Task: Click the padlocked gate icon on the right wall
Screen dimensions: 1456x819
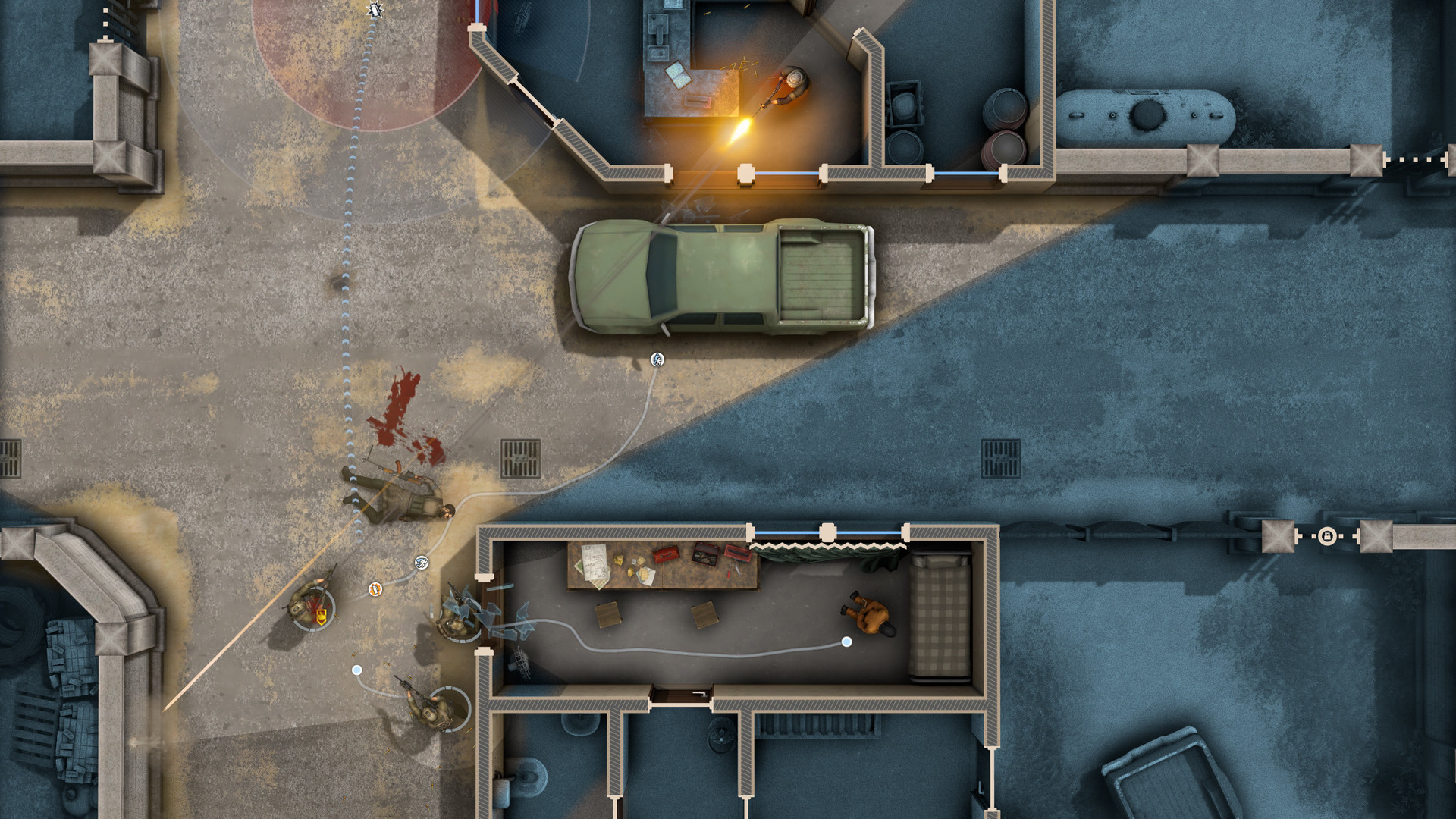Action: pyautogui.click(x=1327, y=537)
